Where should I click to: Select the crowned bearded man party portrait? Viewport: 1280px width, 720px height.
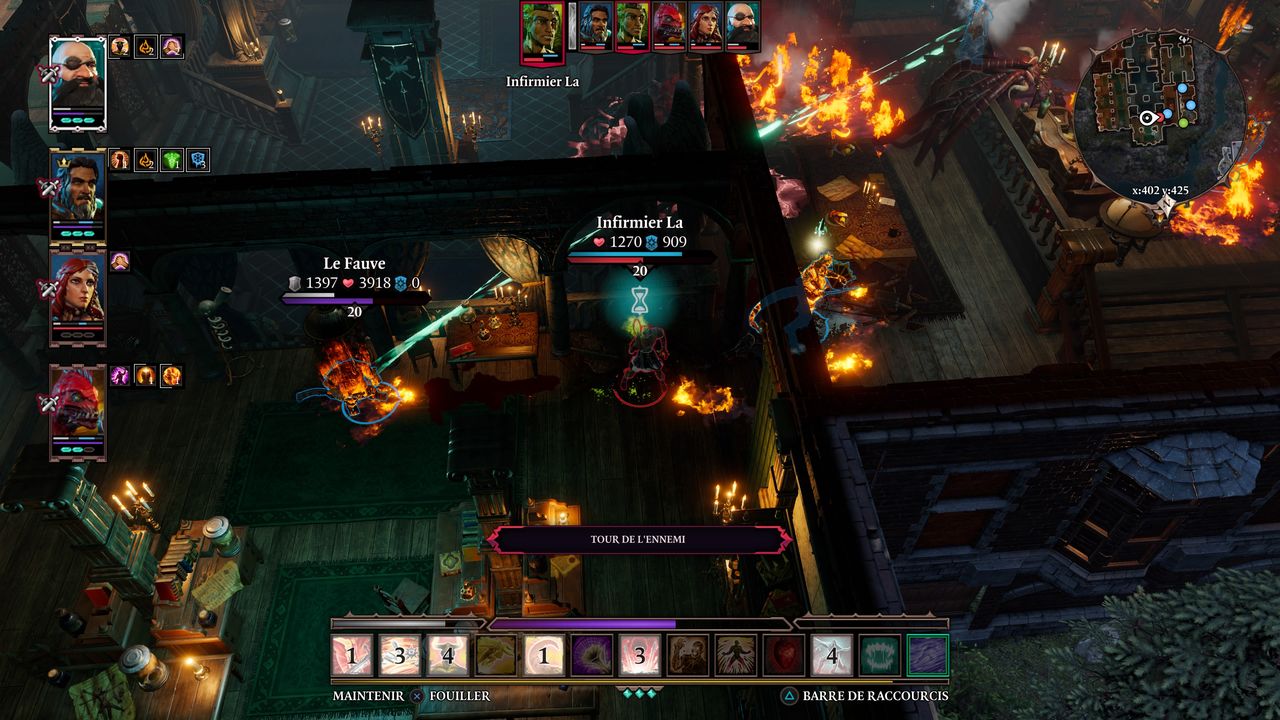78,195
